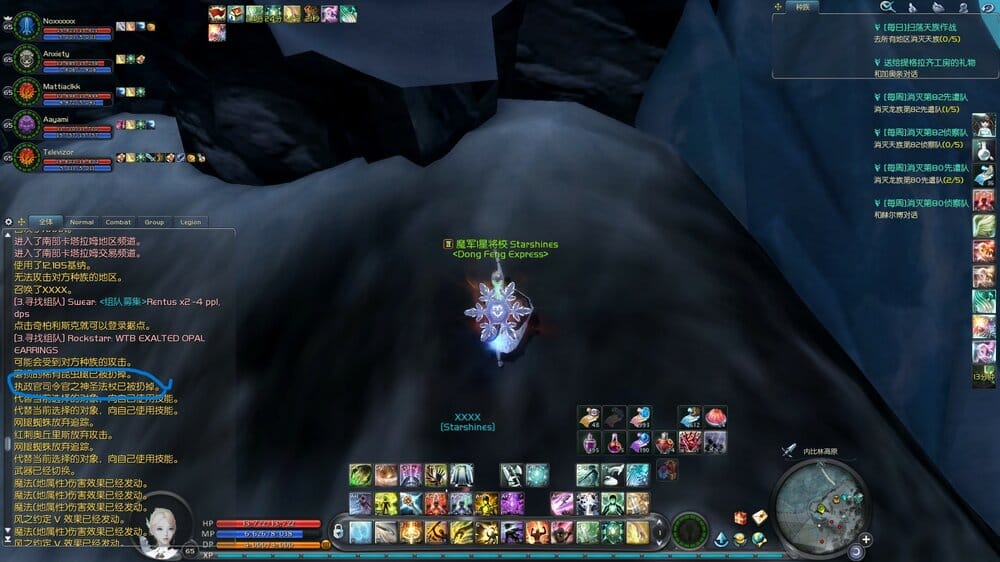Open the Combat chat tab
This screenshot has height=562, width=1000.
tap(118, 222)
